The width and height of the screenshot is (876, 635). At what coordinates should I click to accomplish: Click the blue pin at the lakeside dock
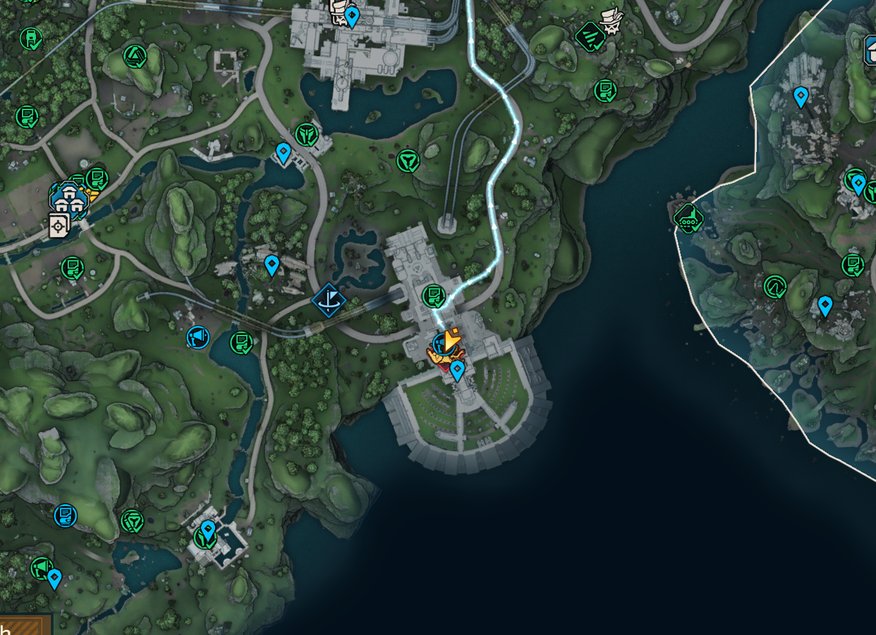coord(283,153)
